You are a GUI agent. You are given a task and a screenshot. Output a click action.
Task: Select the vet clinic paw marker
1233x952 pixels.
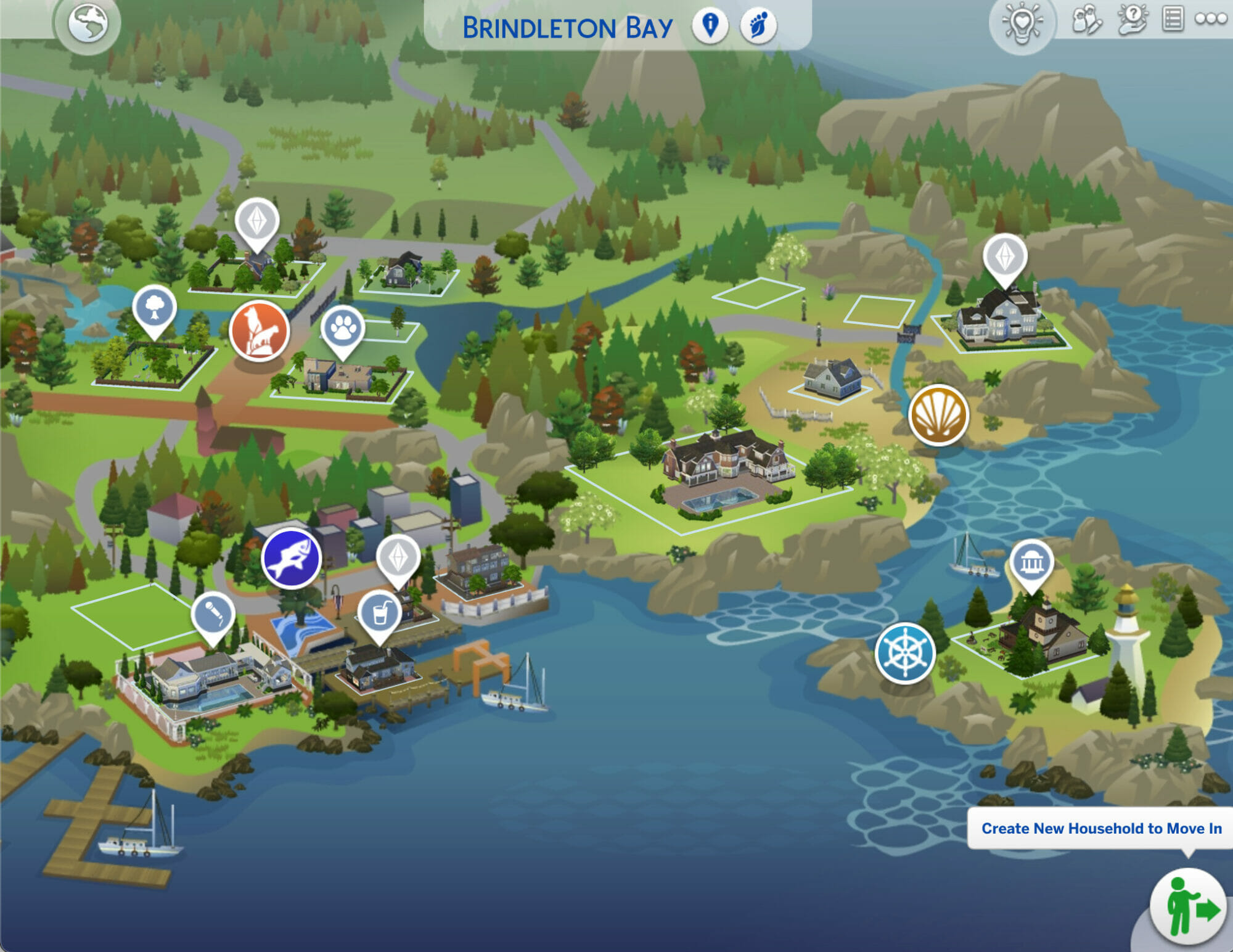(x=343, y=327)
